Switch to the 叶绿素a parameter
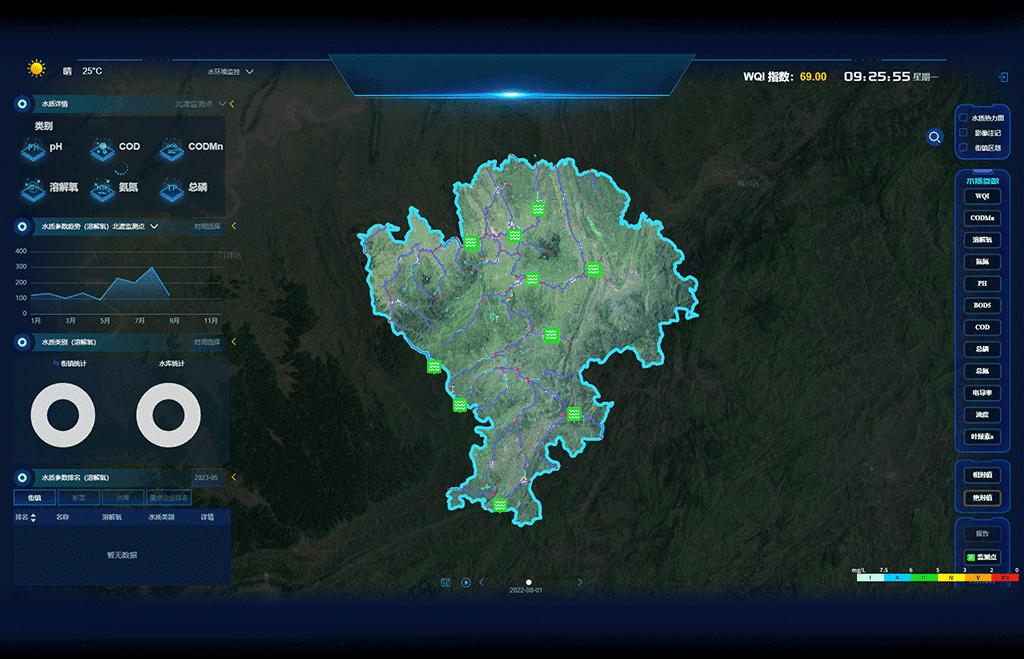This screenshot has width=1024, height=659. point(982,437)
